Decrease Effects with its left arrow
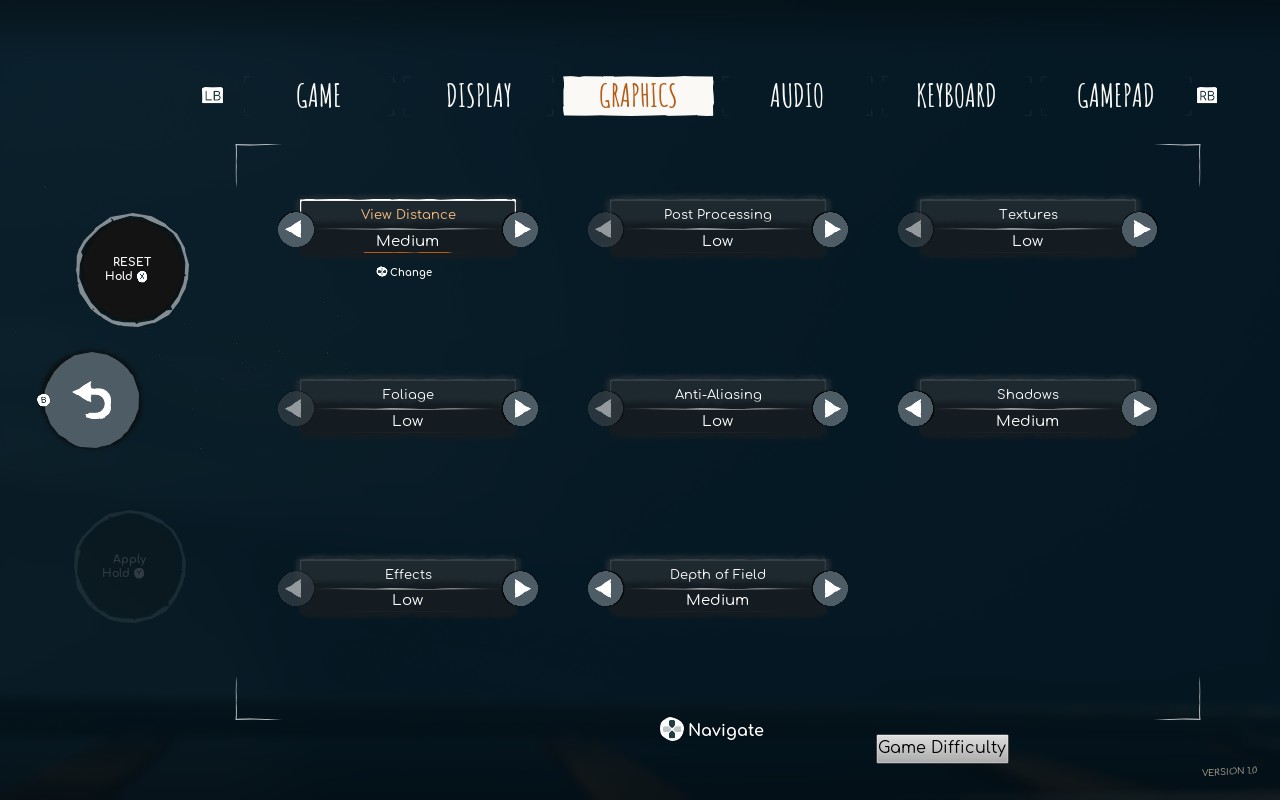 click(x=296, y=588)
